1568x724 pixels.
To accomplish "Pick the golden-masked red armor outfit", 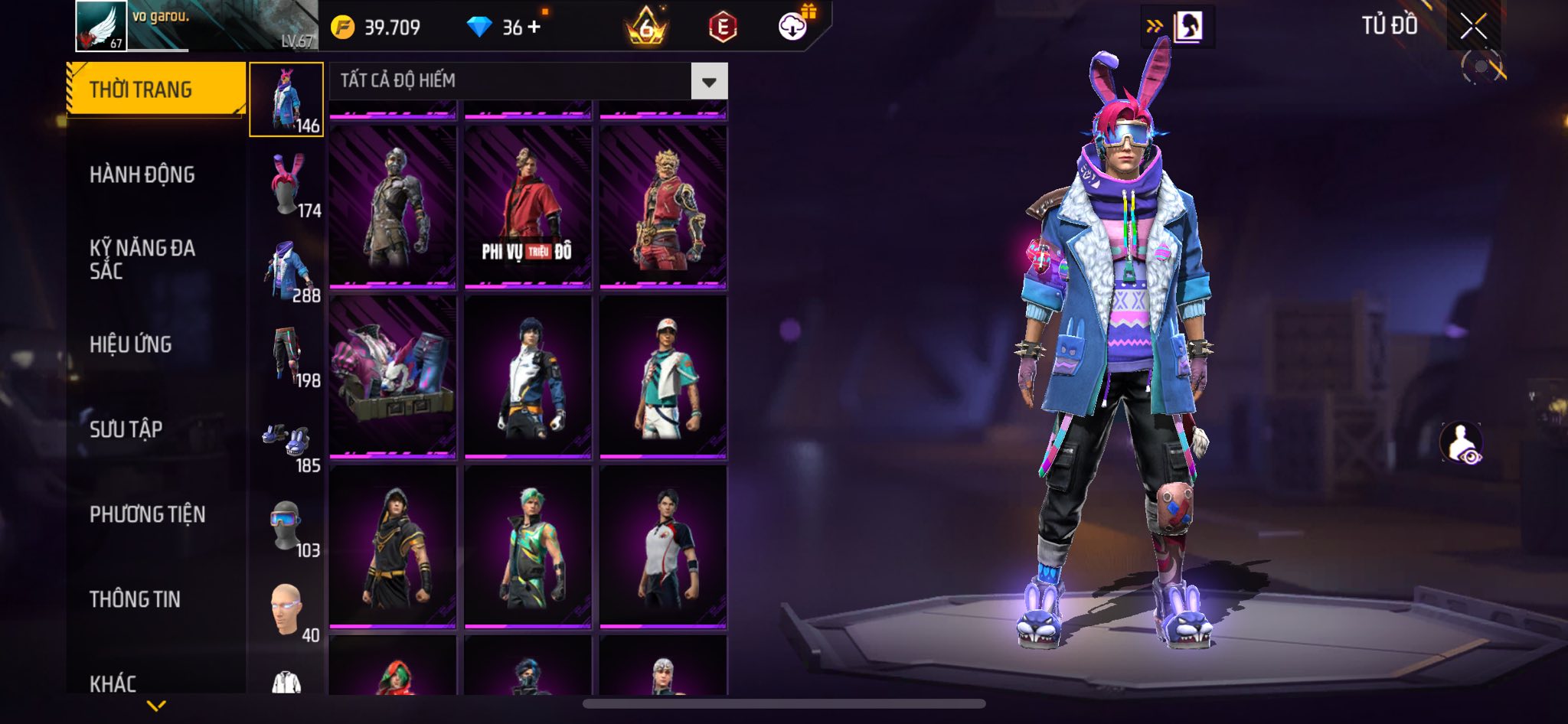I will pos(663,207).
